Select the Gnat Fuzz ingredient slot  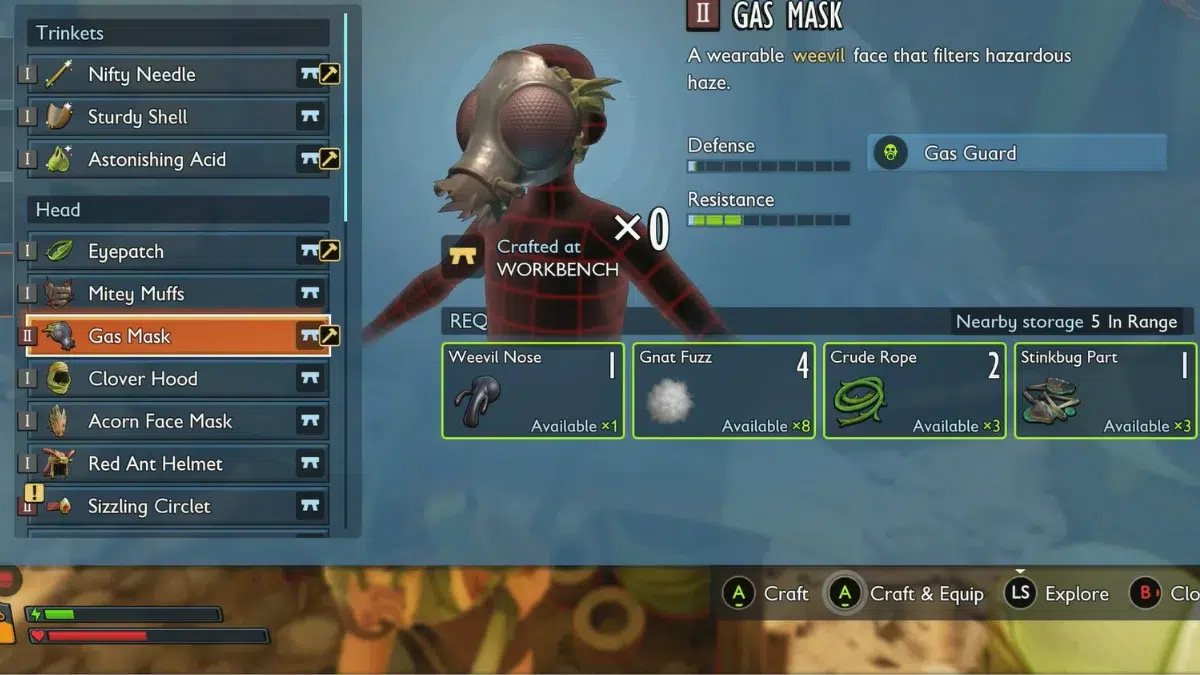coord(722,391)
